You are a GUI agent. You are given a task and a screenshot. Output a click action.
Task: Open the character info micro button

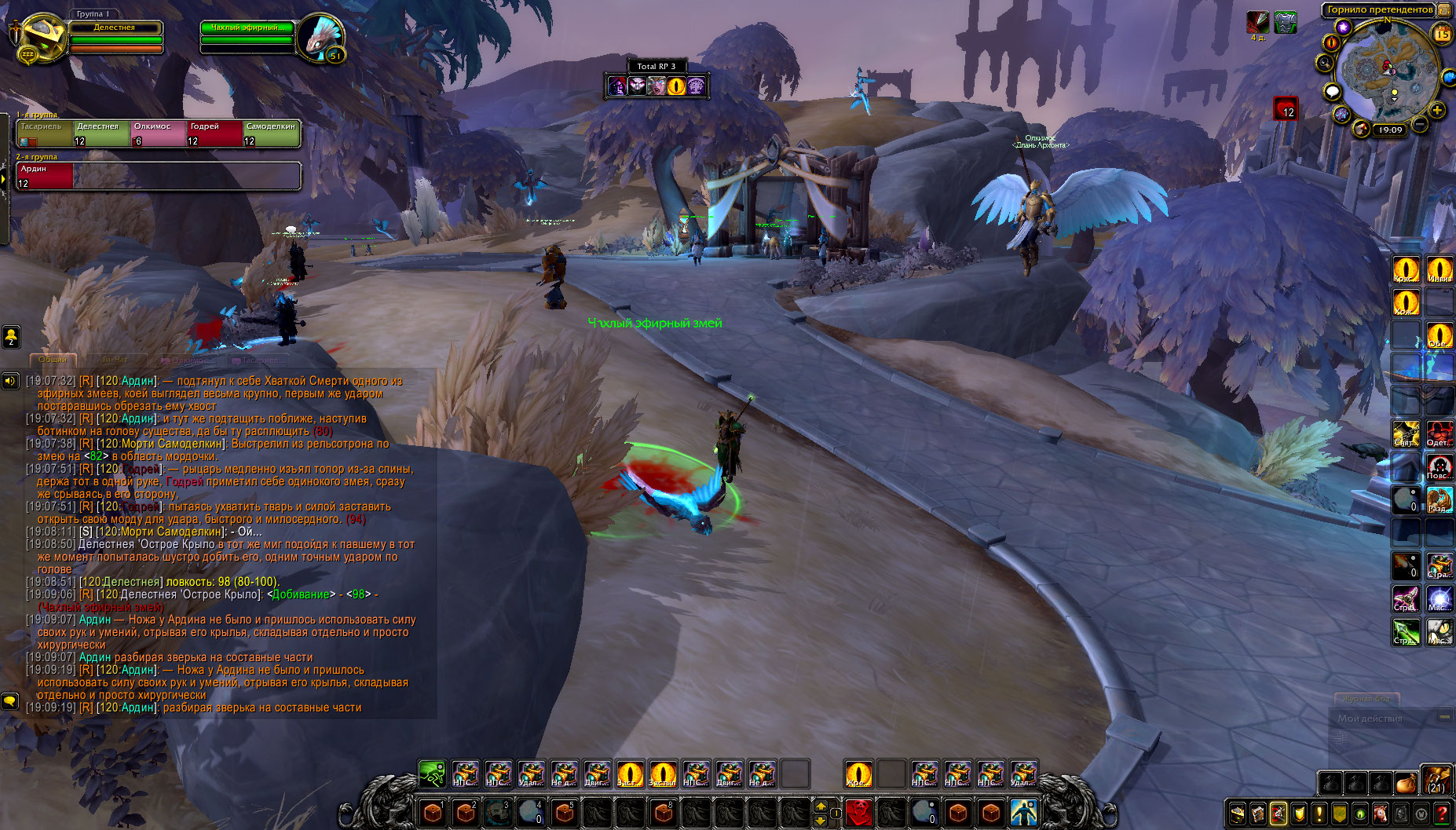[1238, 814]
